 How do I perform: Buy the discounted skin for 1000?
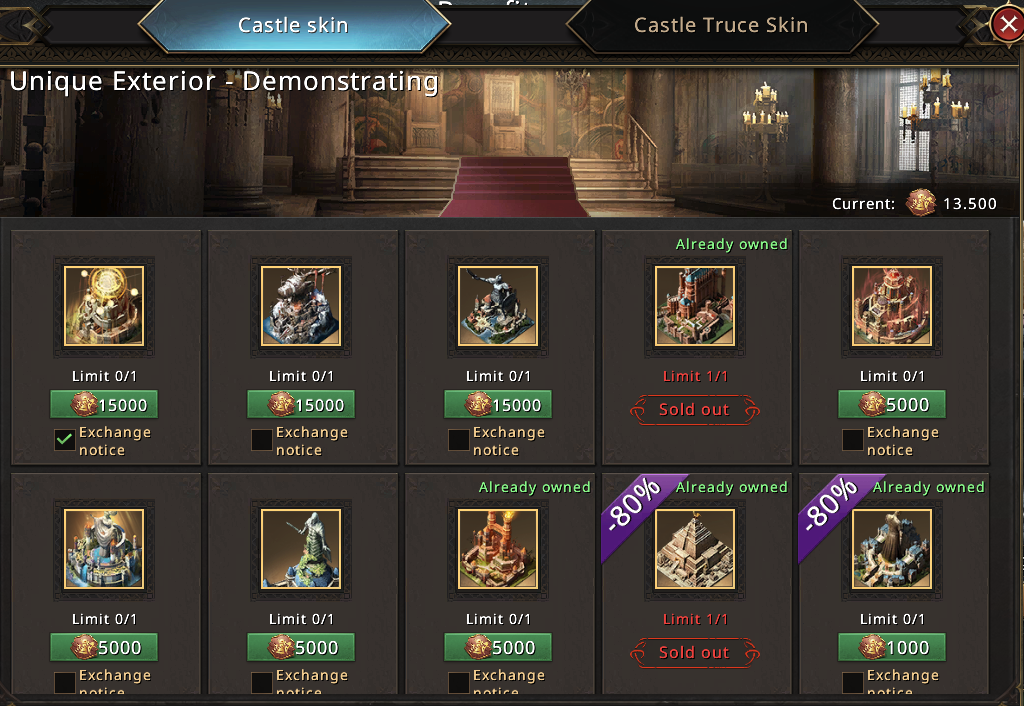click(891, 647)
